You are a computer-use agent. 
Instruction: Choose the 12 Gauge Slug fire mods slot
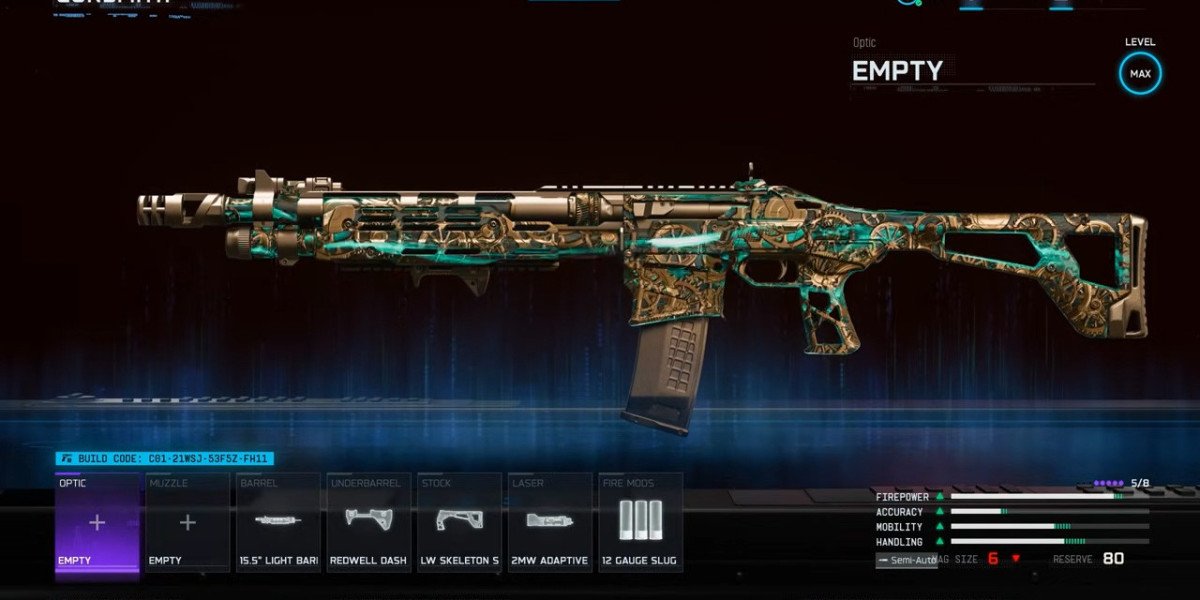click(640, 523)
